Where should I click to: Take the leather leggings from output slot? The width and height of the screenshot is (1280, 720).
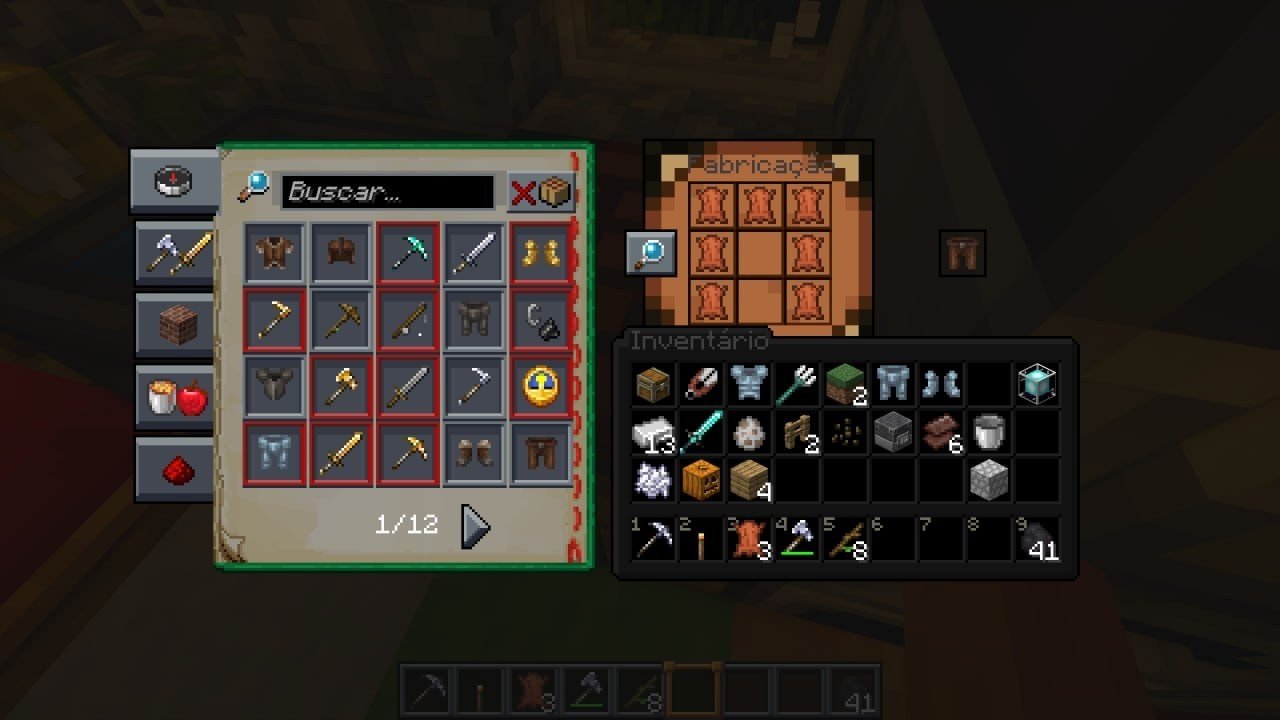coord(962,254)
